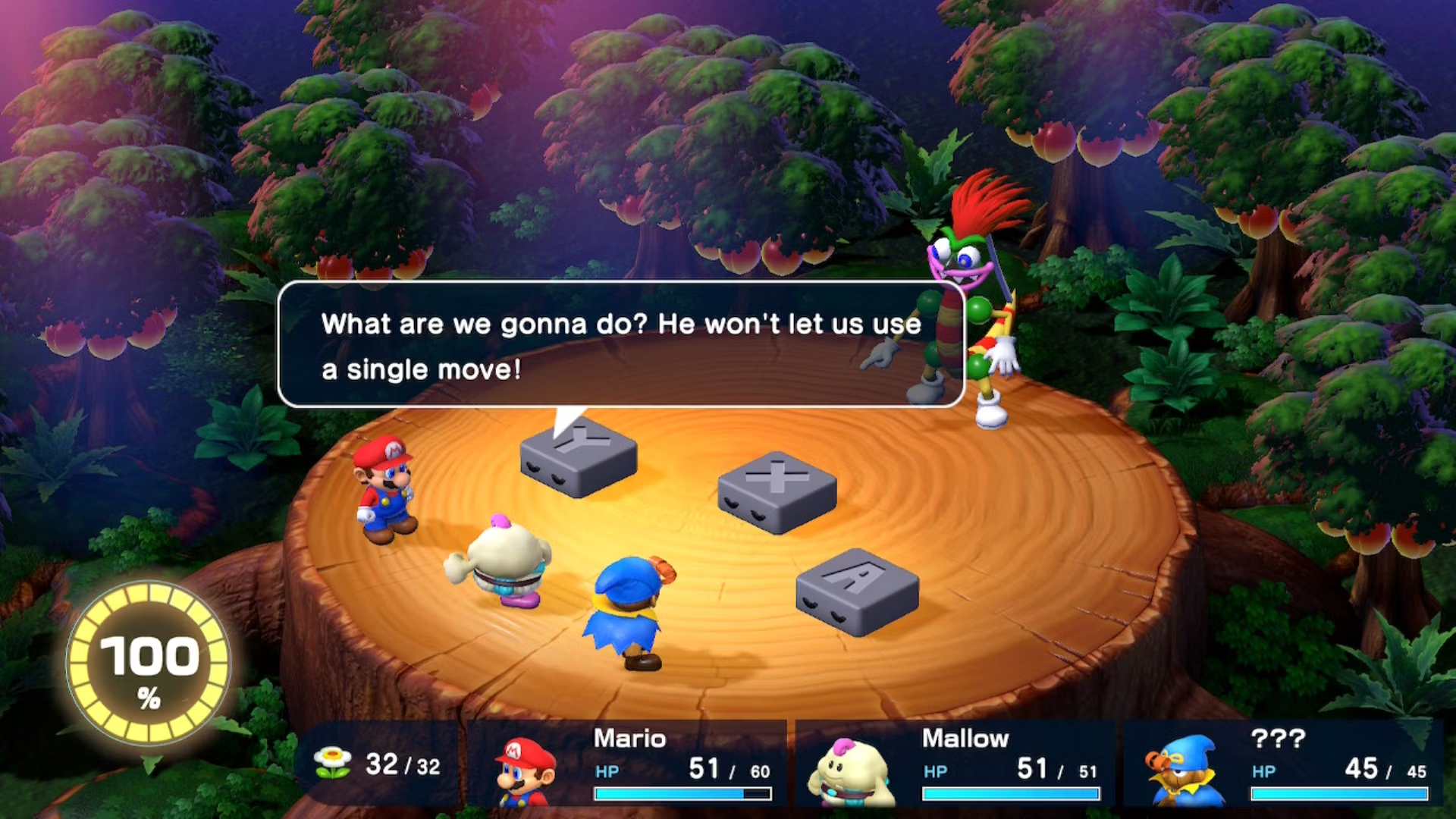Screen dimensions: 1456x819
Task: Advance the "What are we gonna do?" dialogue box
Action: click(x=620, y=345)
